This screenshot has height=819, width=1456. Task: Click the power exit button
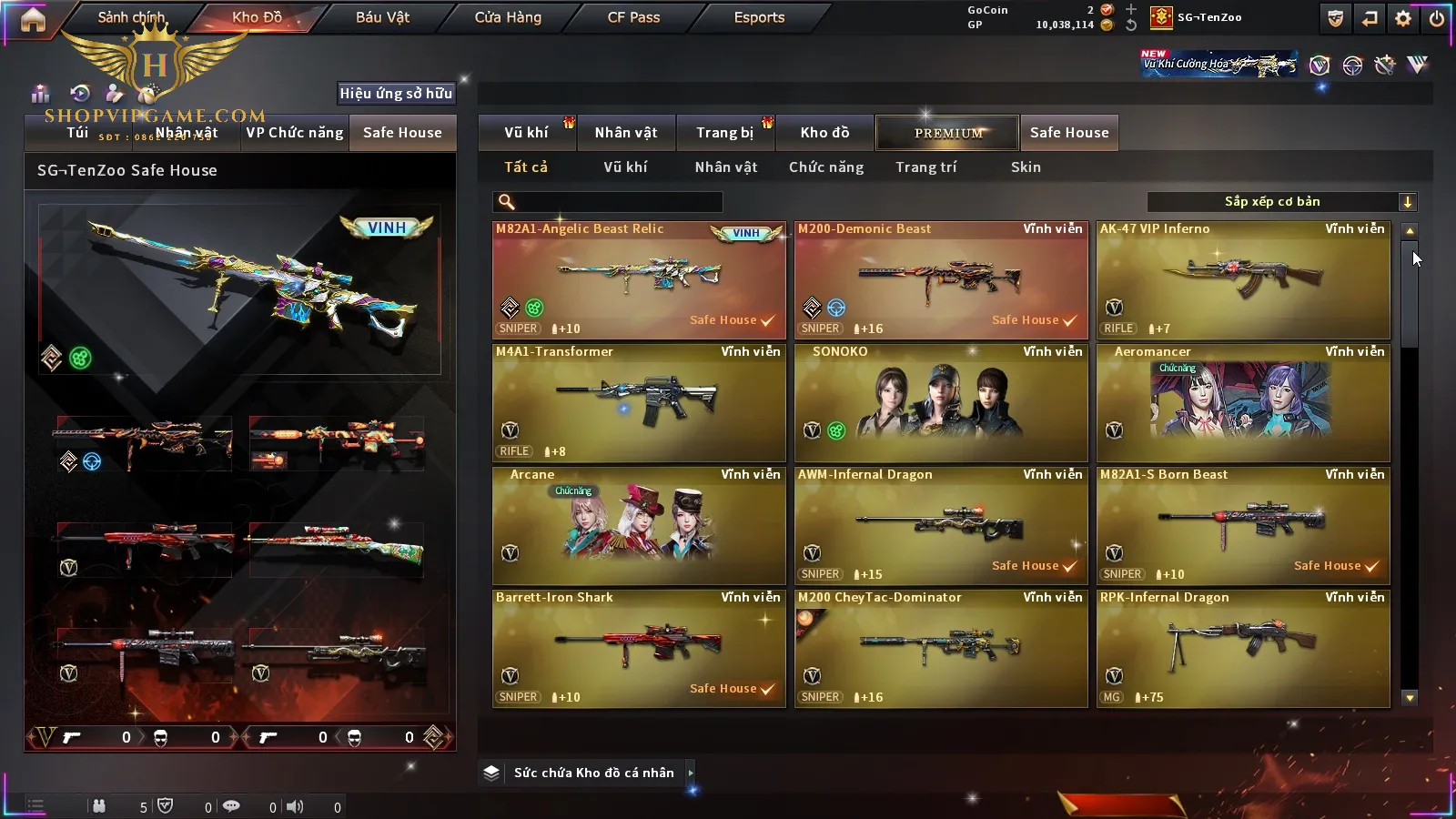click(1436, 18)
